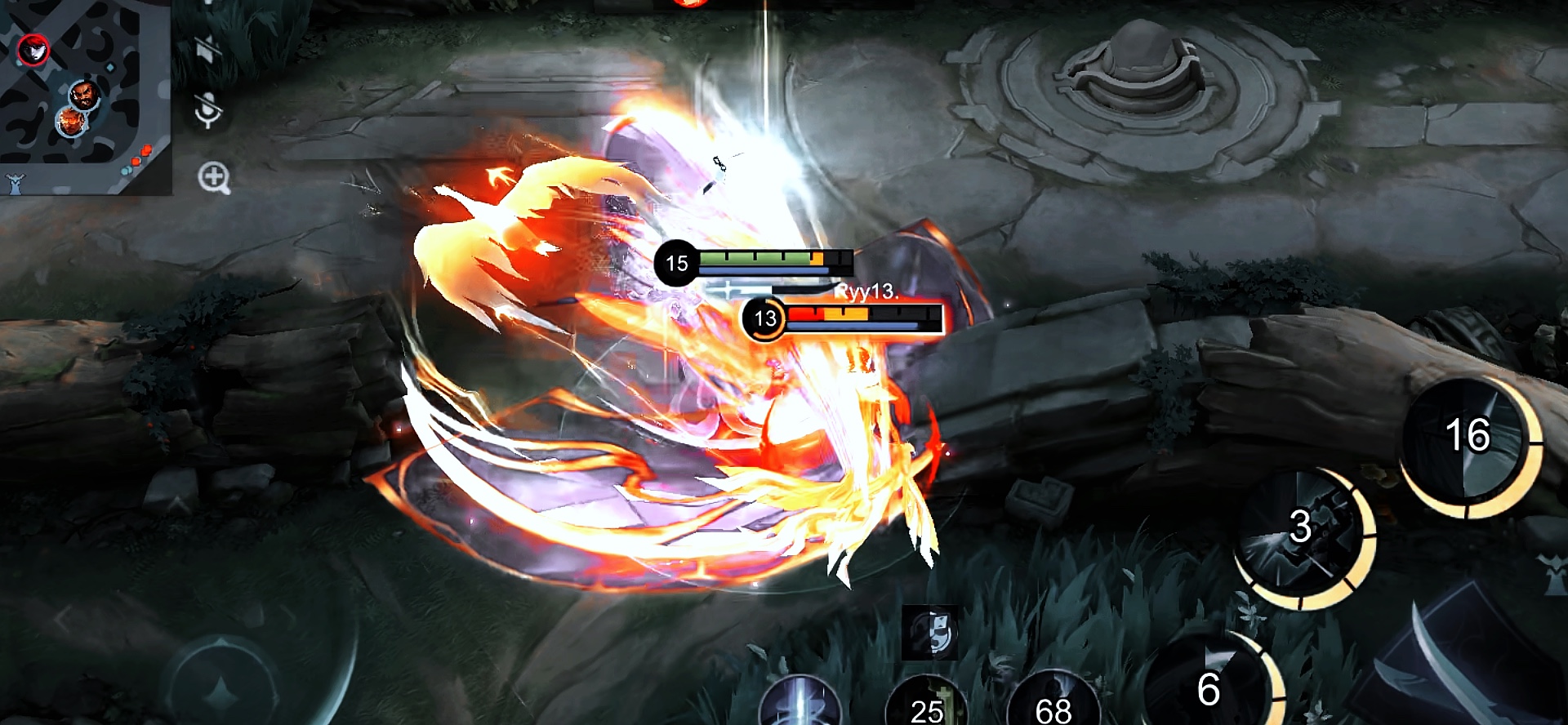The width and height of the screenshot is (1568, 725).
Task: Toggle the muted microphone icon
Action: (209, 109)
